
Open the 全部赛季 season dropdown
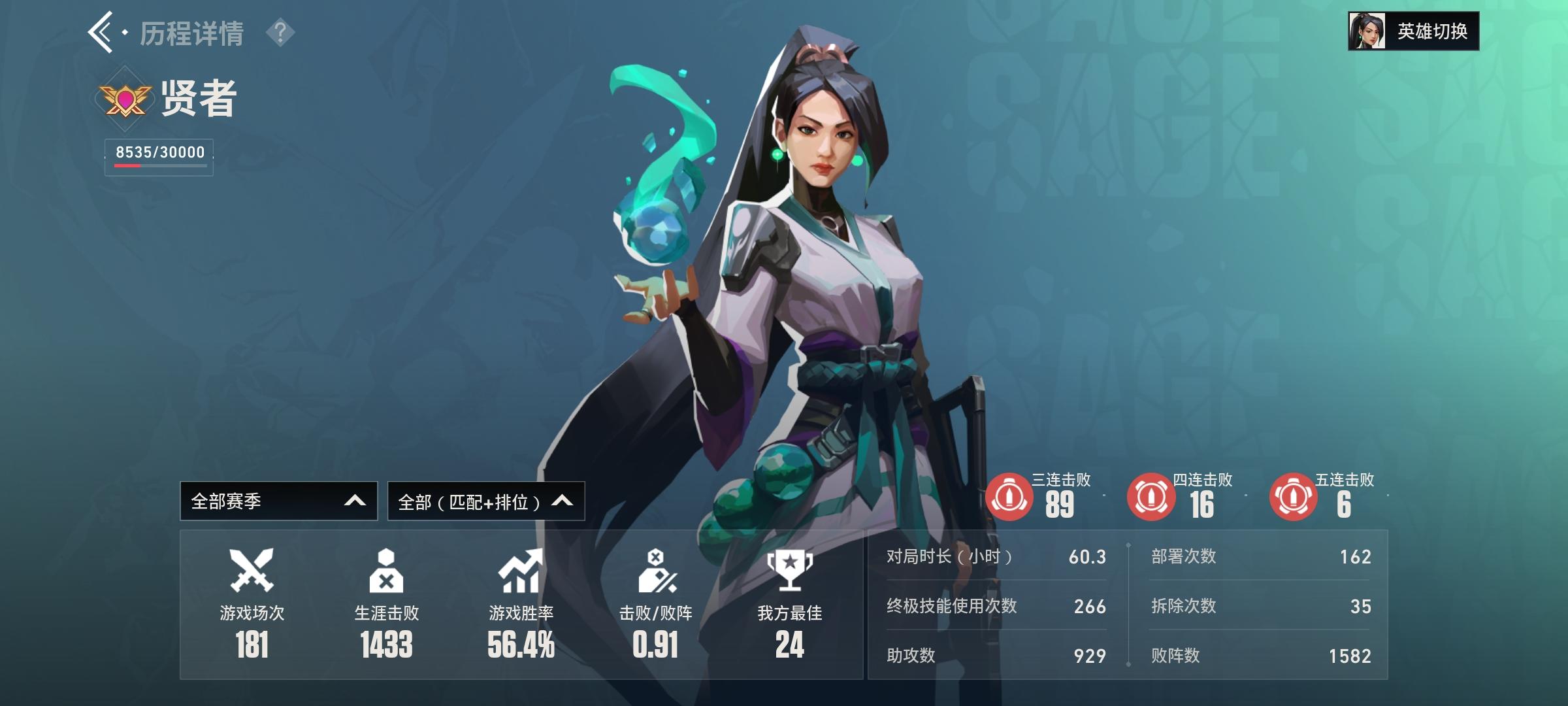coord(278,501)
